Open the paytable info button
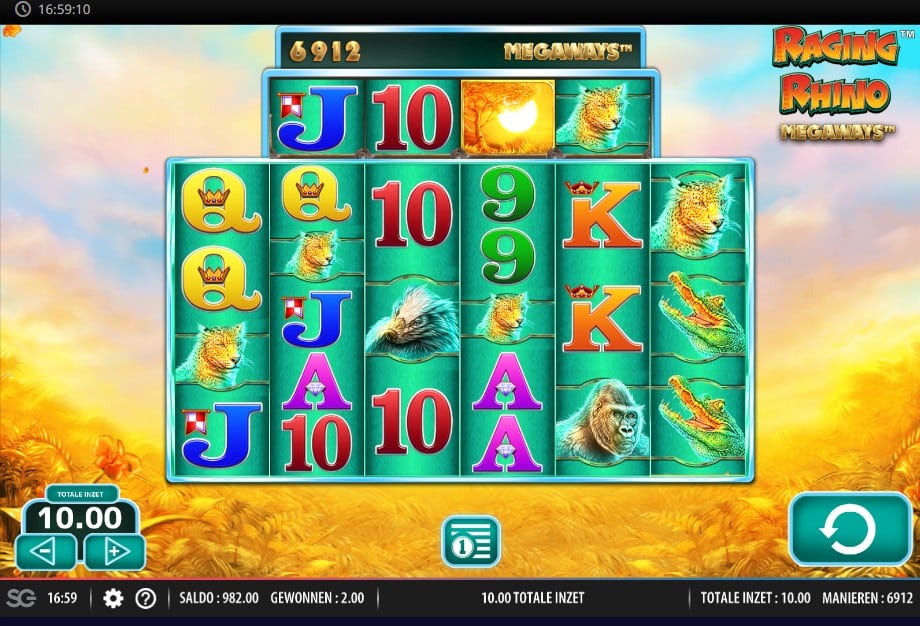The image size is (920, 626). pos(470,541)
